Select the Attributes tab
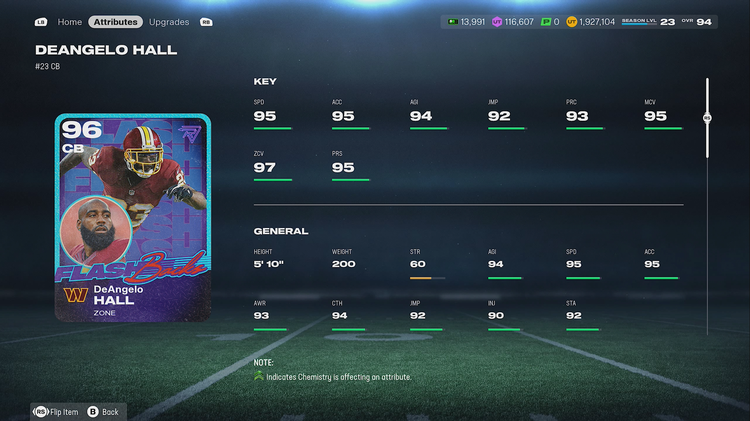Image resolution: width=750 pixels, height=421 pixels. tap(115, 21)
